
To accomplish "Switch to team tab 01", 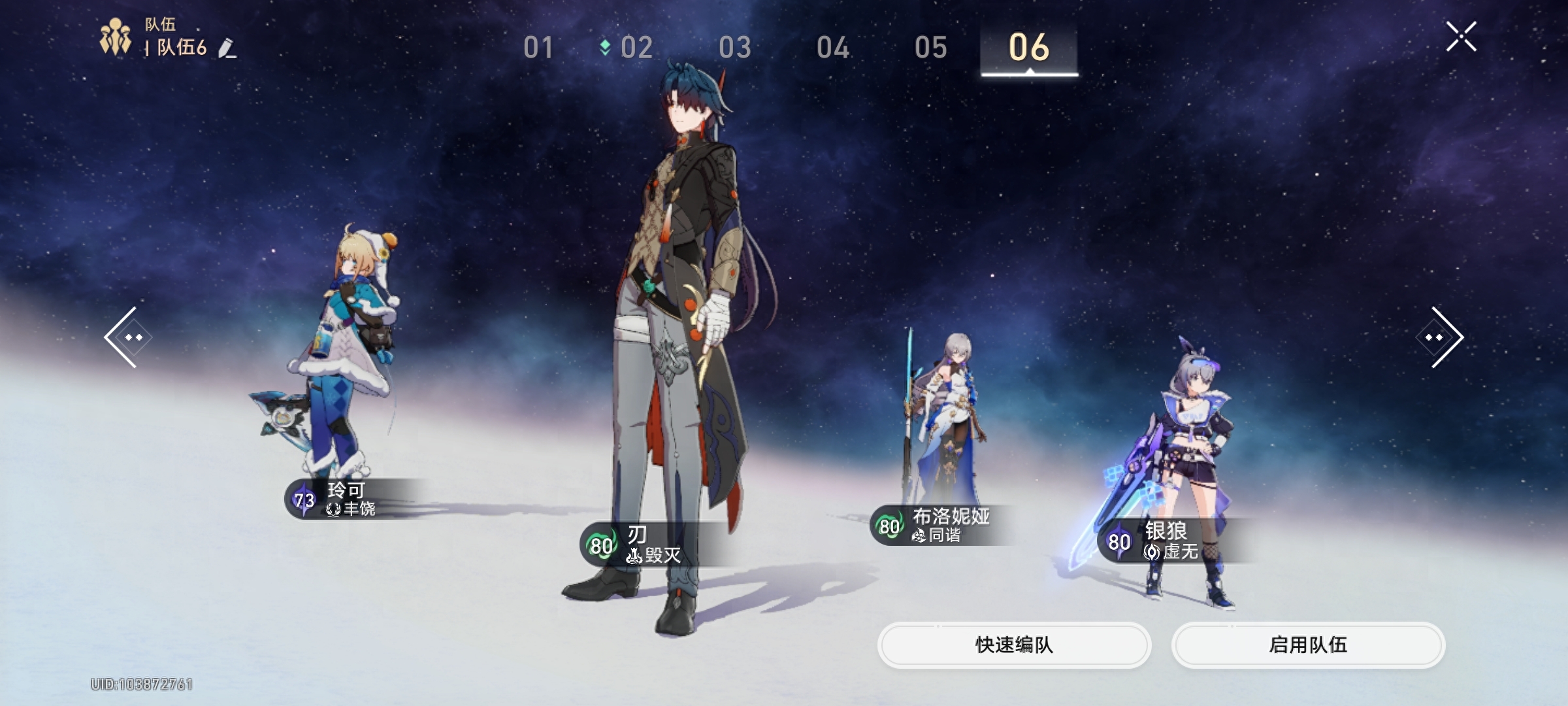I will [538, 48].
